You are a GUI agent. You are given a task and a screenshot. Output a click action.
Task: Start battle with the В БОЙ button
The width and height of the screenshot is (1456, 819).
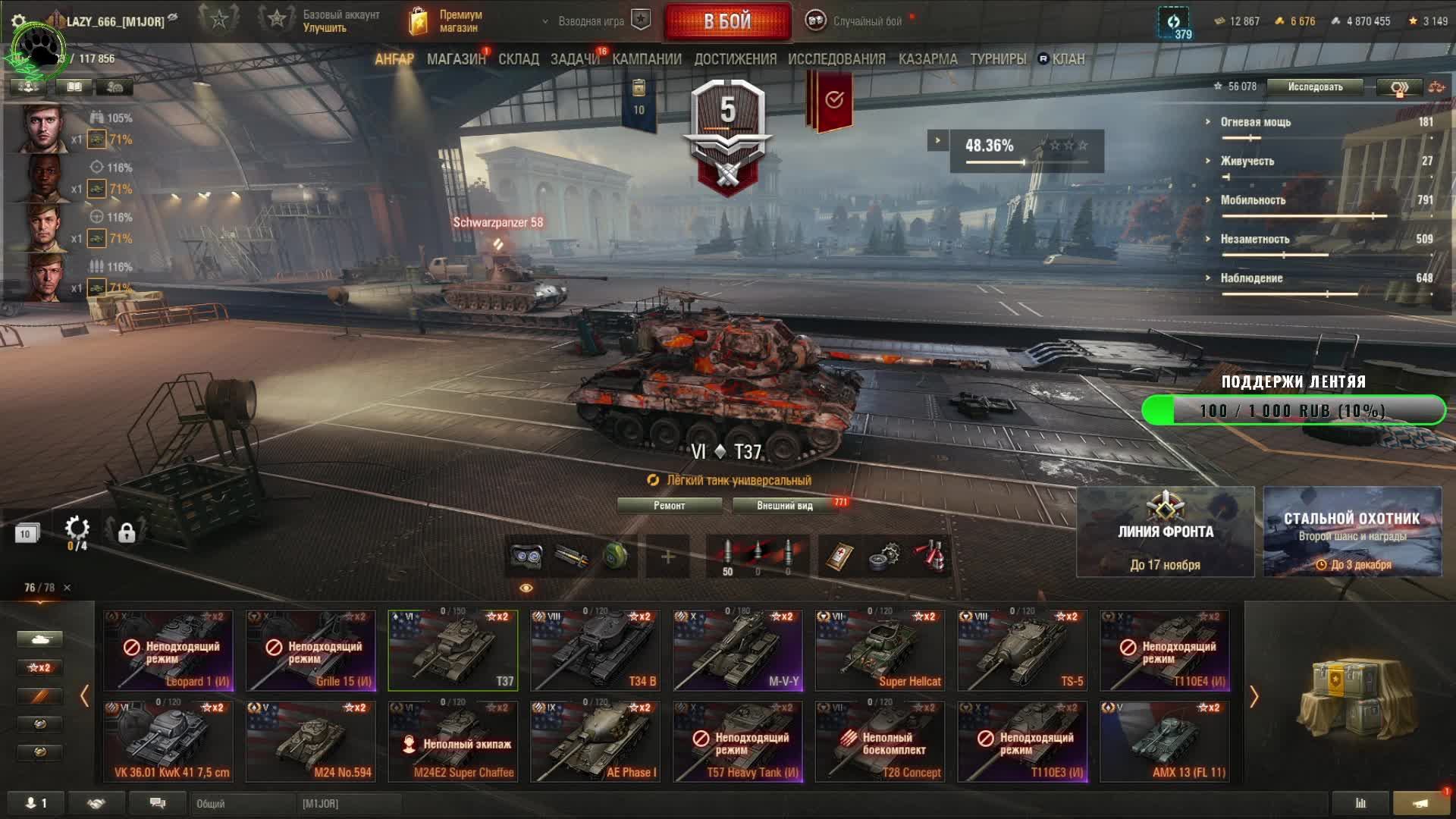pyautogui.click(x=727, y=21)
